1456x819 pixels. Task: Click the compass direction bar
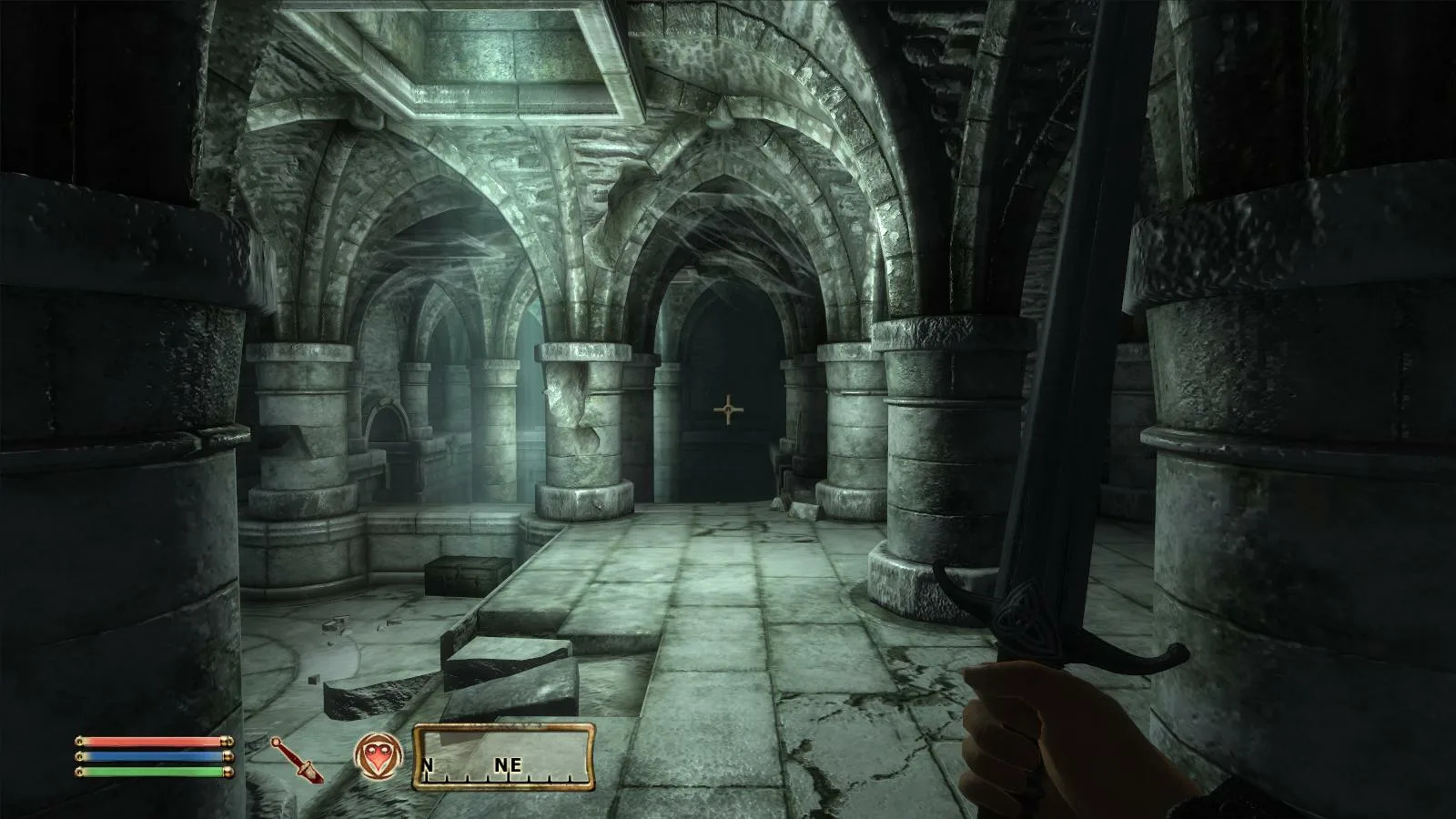[x=504, y=756]
